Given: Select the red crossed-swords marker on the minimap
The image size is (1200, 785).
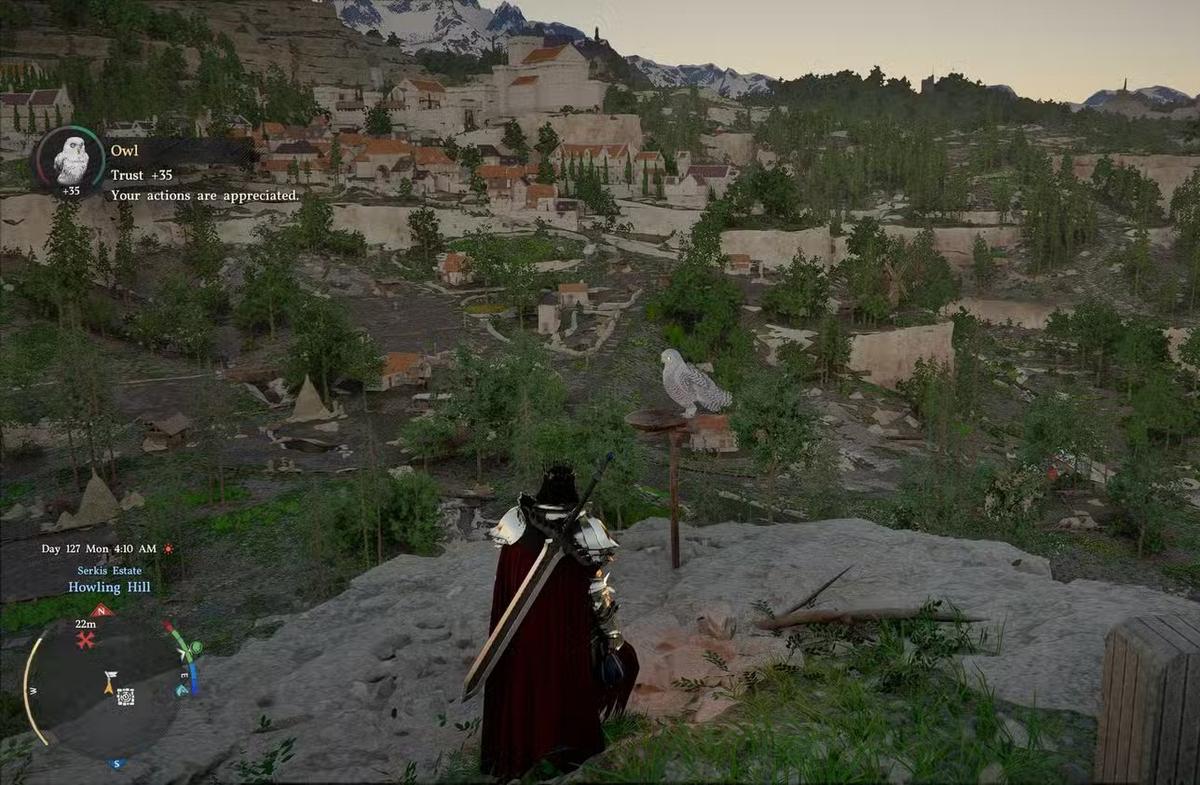Looking at the screenshot, I should click(x=86, y=641).
